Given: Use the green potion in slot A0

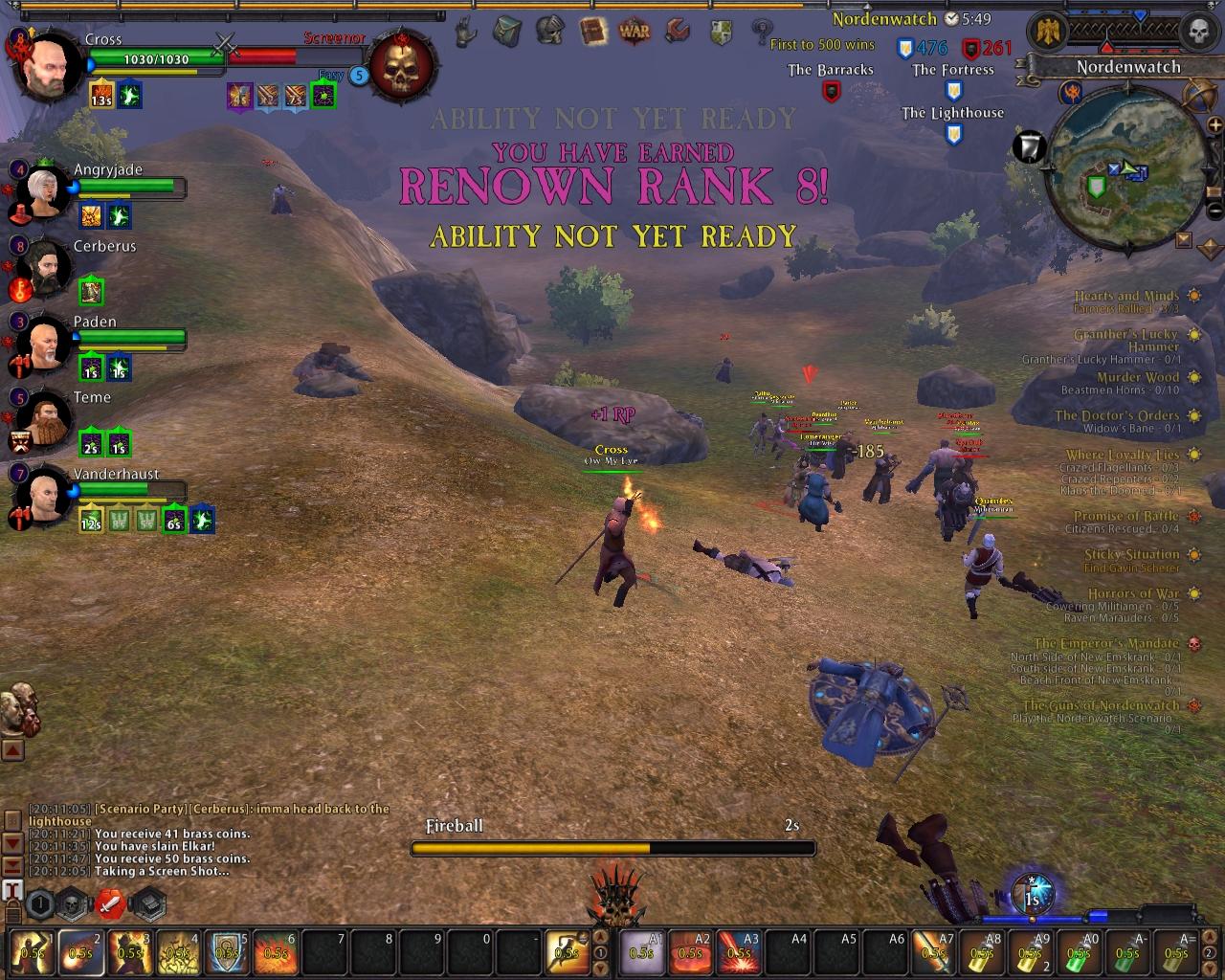Looking at the screenshot, I should 1079,950.
